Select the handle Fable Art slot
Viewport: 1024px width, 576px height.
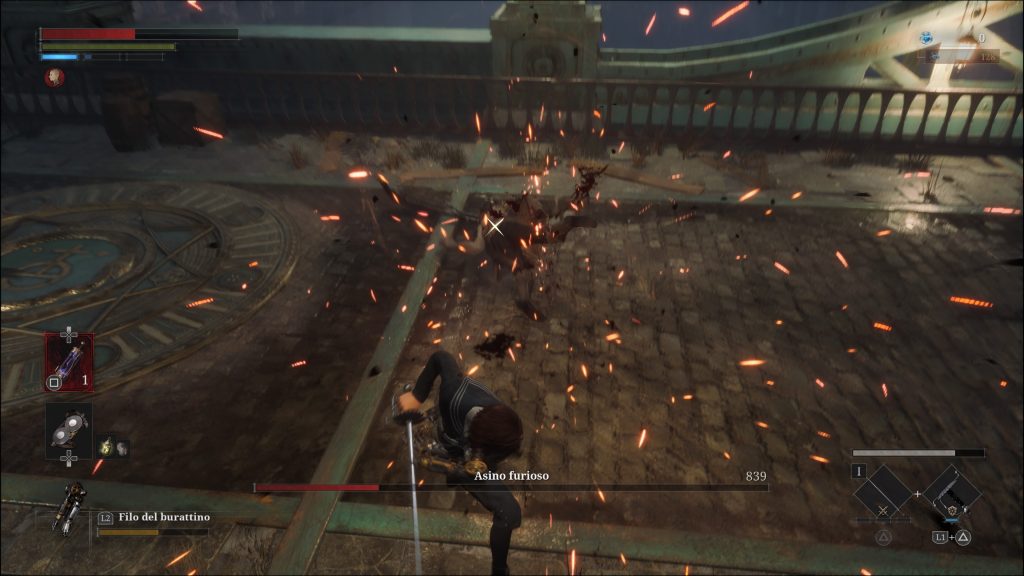coord(951,494)
